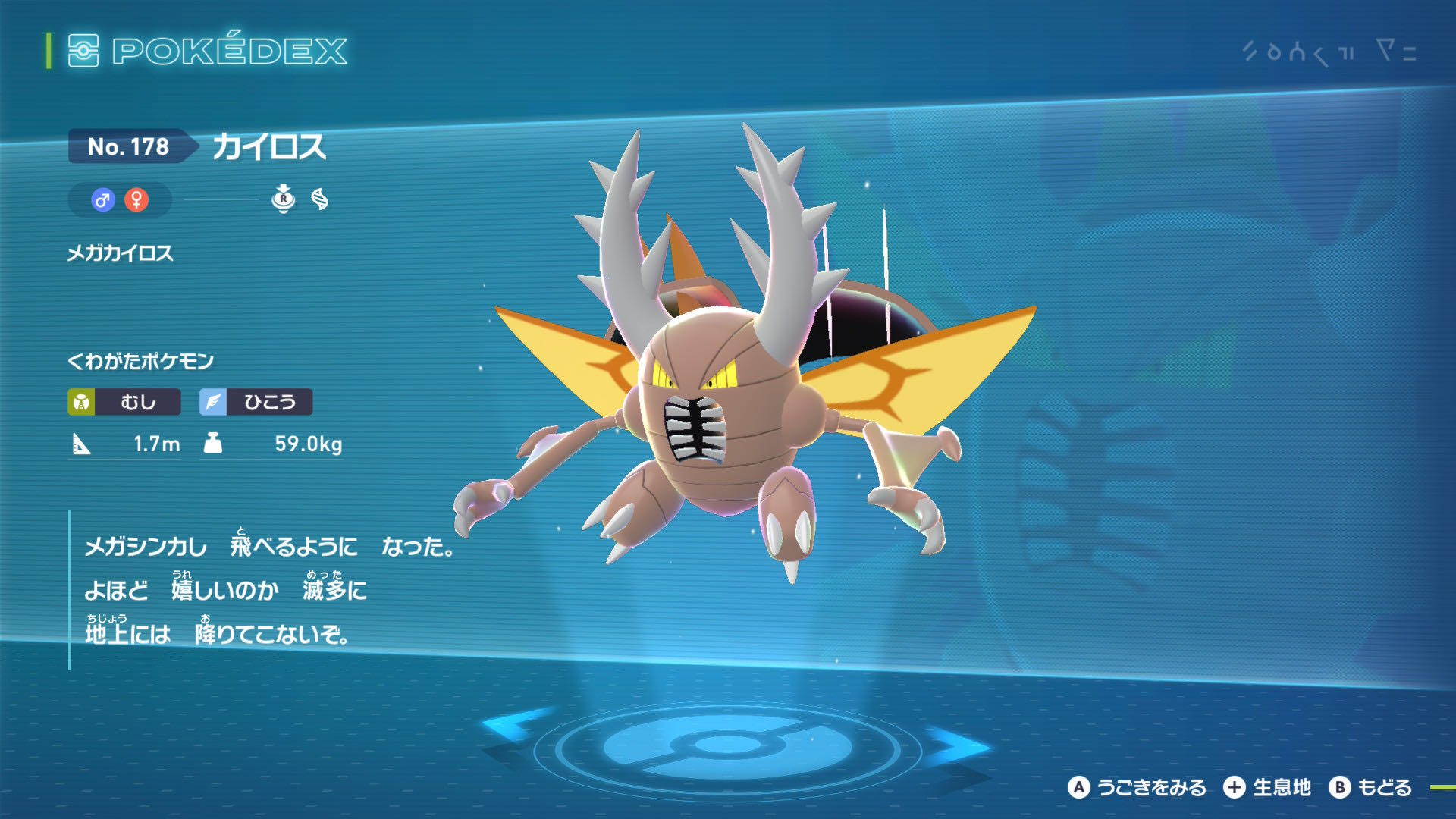Screen dimensions: 1456x819
Task: Select the むし type badge
Action: [124, 402]
